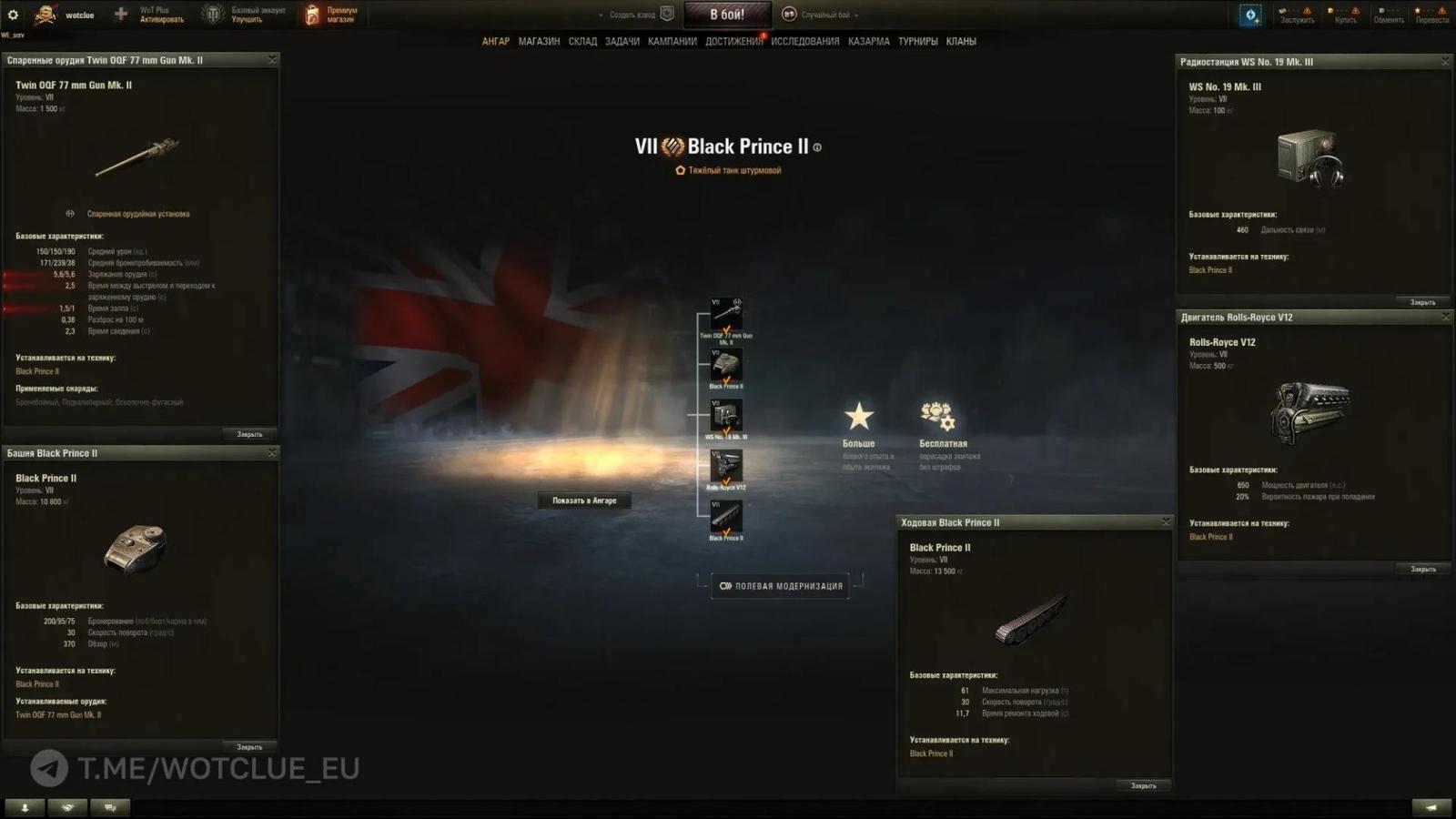Click the settings gear in top-left corner
Viewport: 1456px width, 819px height.
pos(12,13)
